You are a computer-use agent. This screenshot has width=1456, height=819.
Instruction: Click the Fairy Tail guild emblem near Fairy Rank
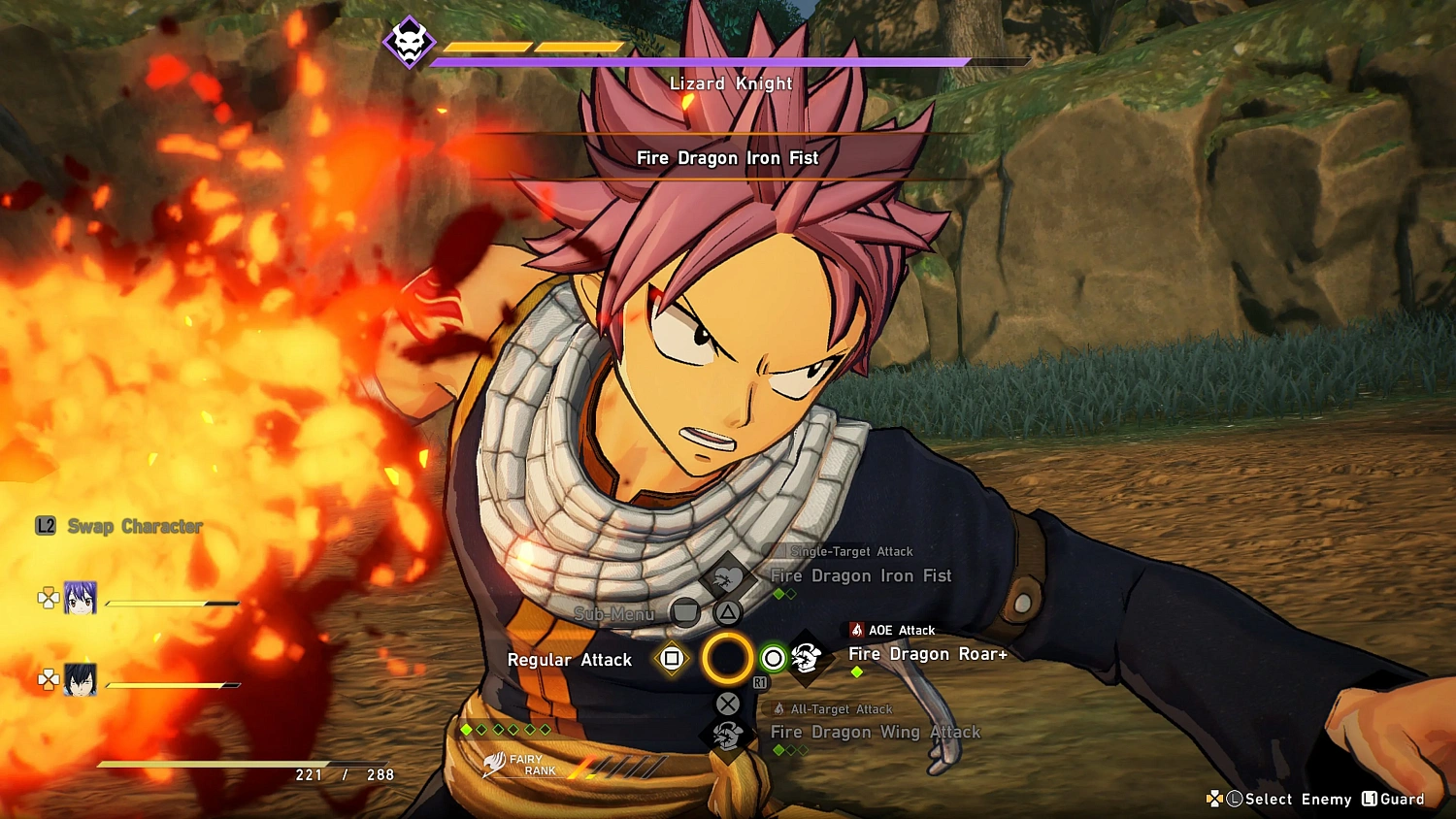coord(496,766)
